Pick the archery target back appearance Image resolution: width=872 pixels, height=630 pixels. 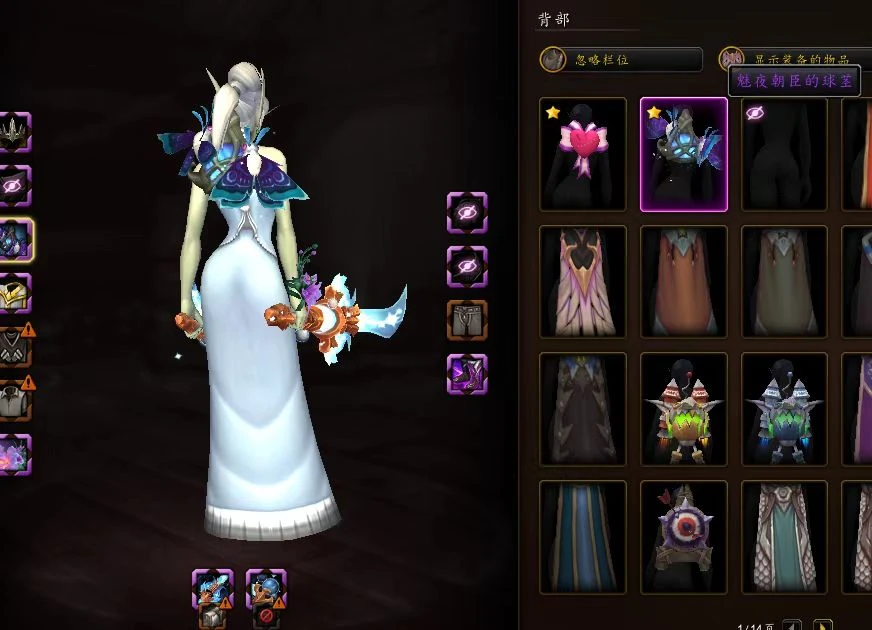[x=684, y=537]
